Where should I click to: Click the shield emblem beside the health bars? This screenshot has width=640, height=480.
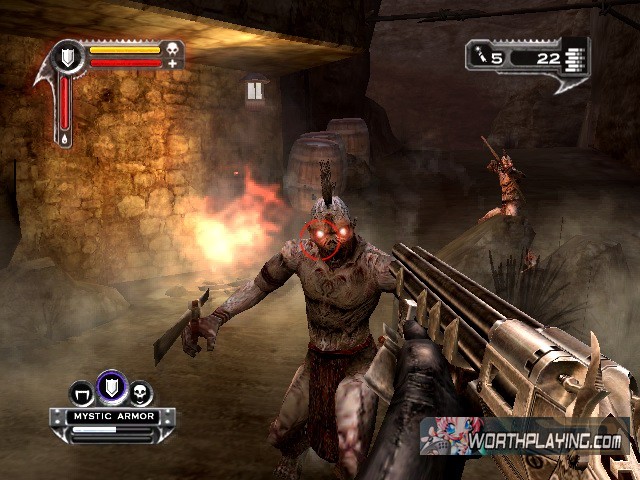coord(67,56)
